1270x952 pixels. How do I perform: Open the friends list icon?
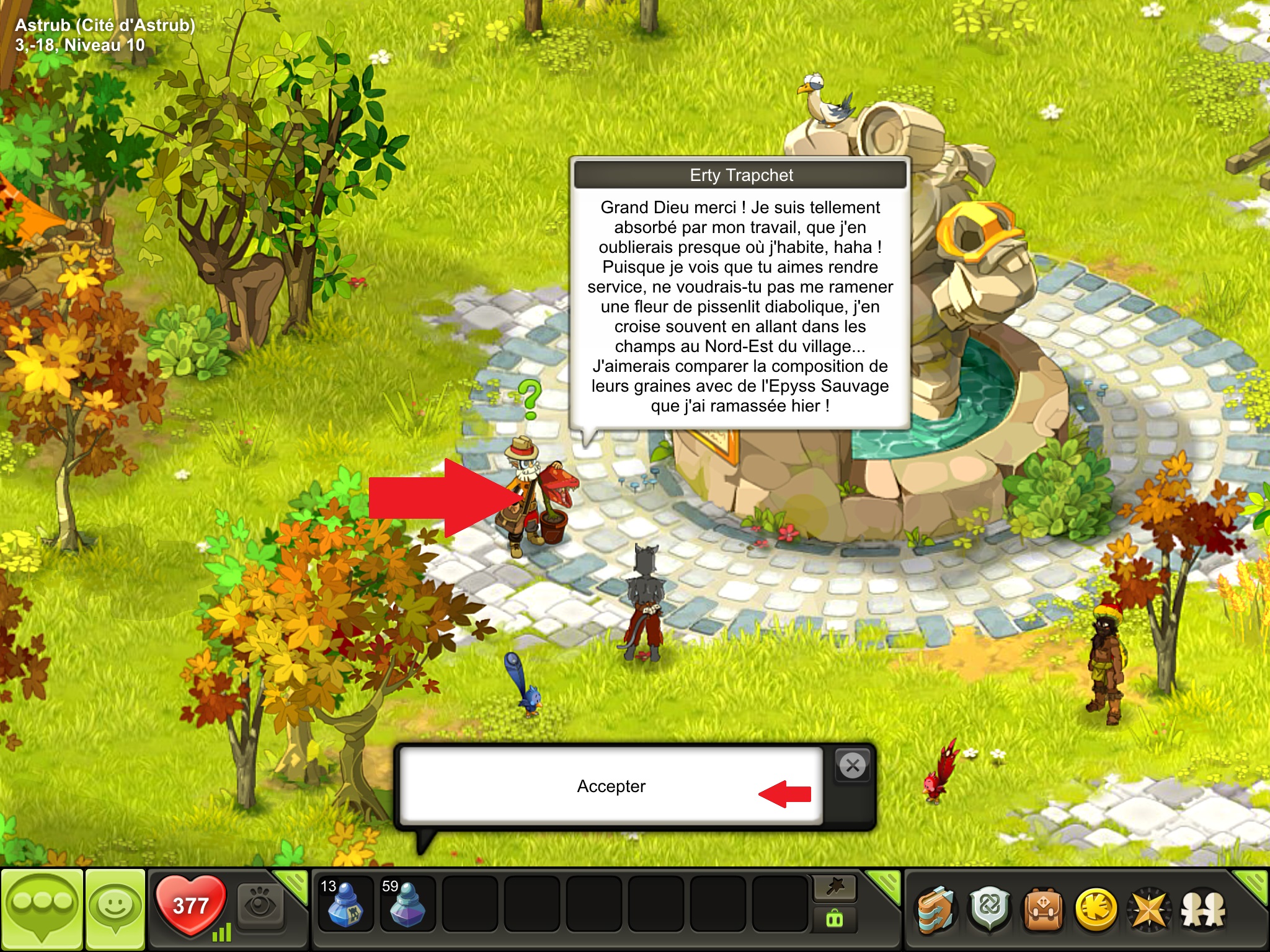point(1203,910)
